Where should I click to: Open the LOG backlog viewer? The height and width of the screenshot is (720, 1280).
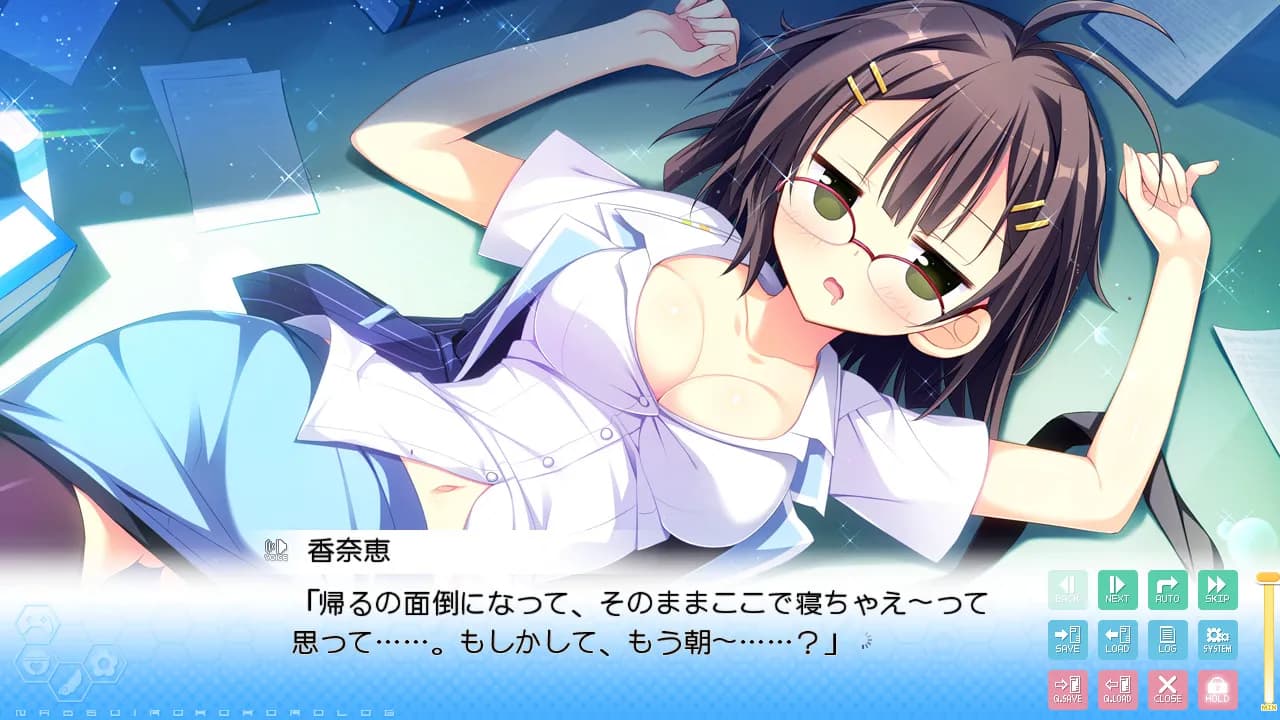coord(1168,640)
